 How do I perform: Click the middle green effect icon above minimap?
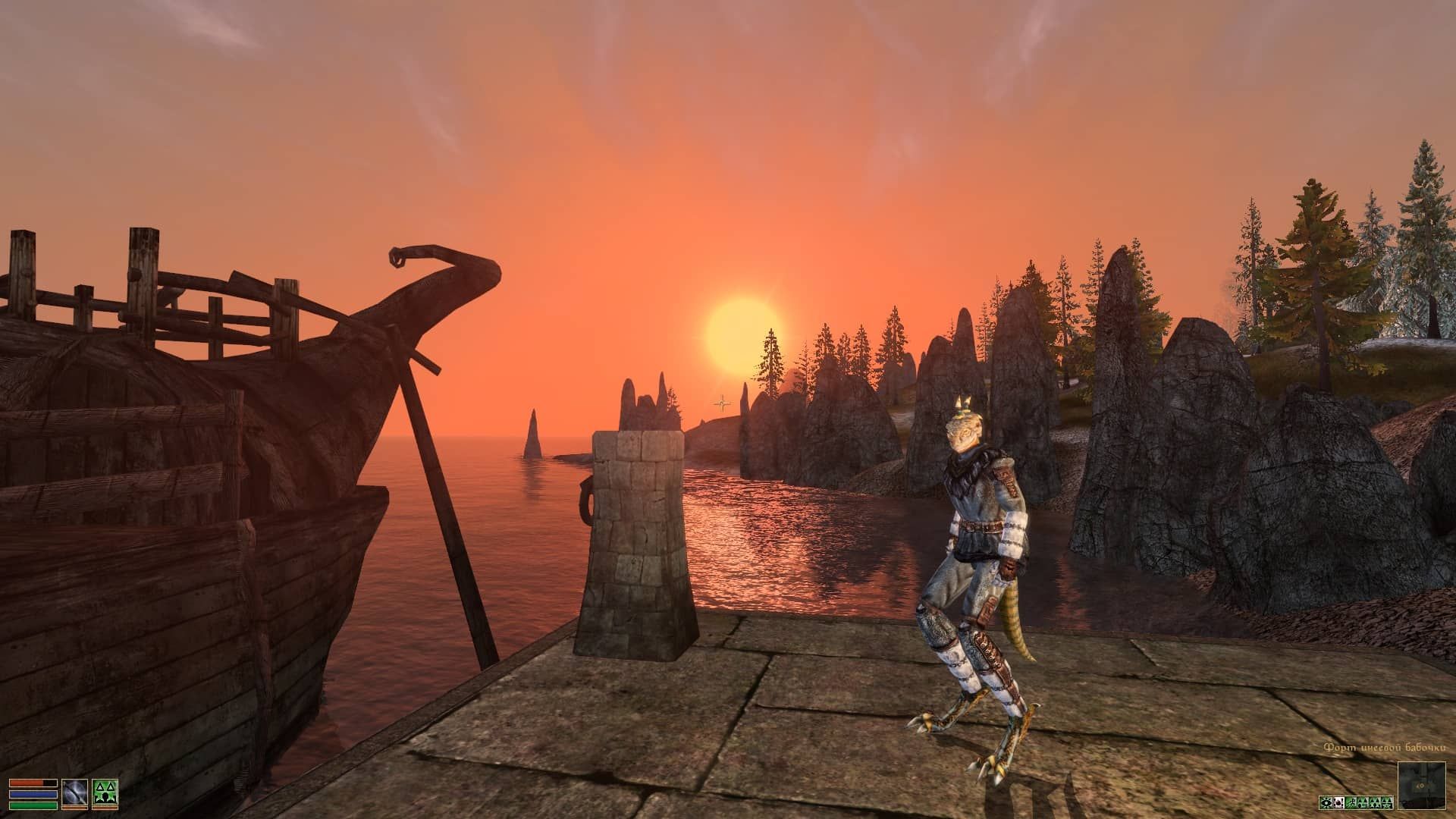point(1375,803)
